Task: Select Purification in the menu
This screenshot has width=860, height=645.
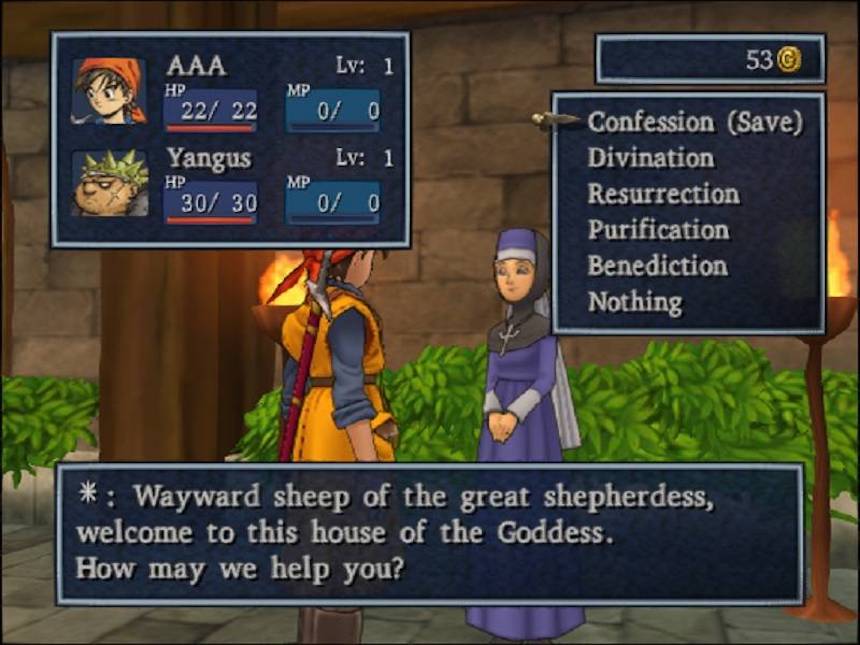Action: coord(658,230)
